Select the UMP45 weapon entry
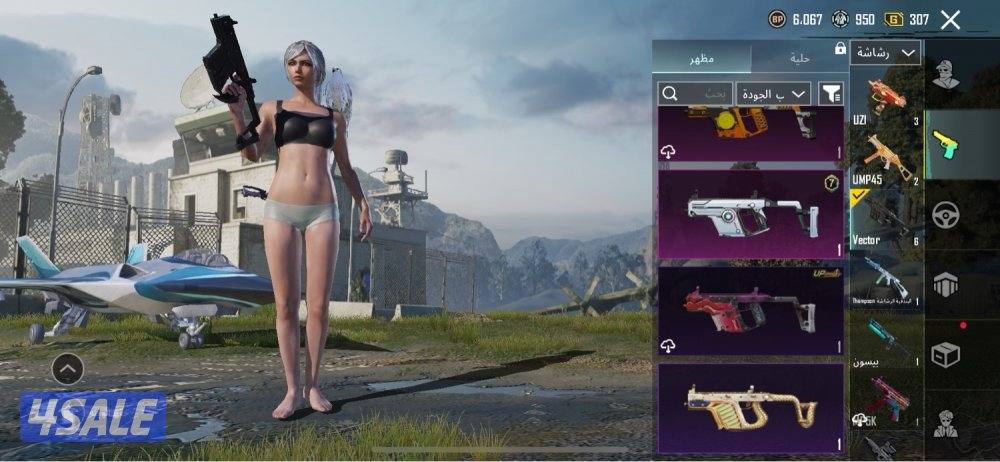Viewport: 1000px width, 462px height. [x=886, y=160]
